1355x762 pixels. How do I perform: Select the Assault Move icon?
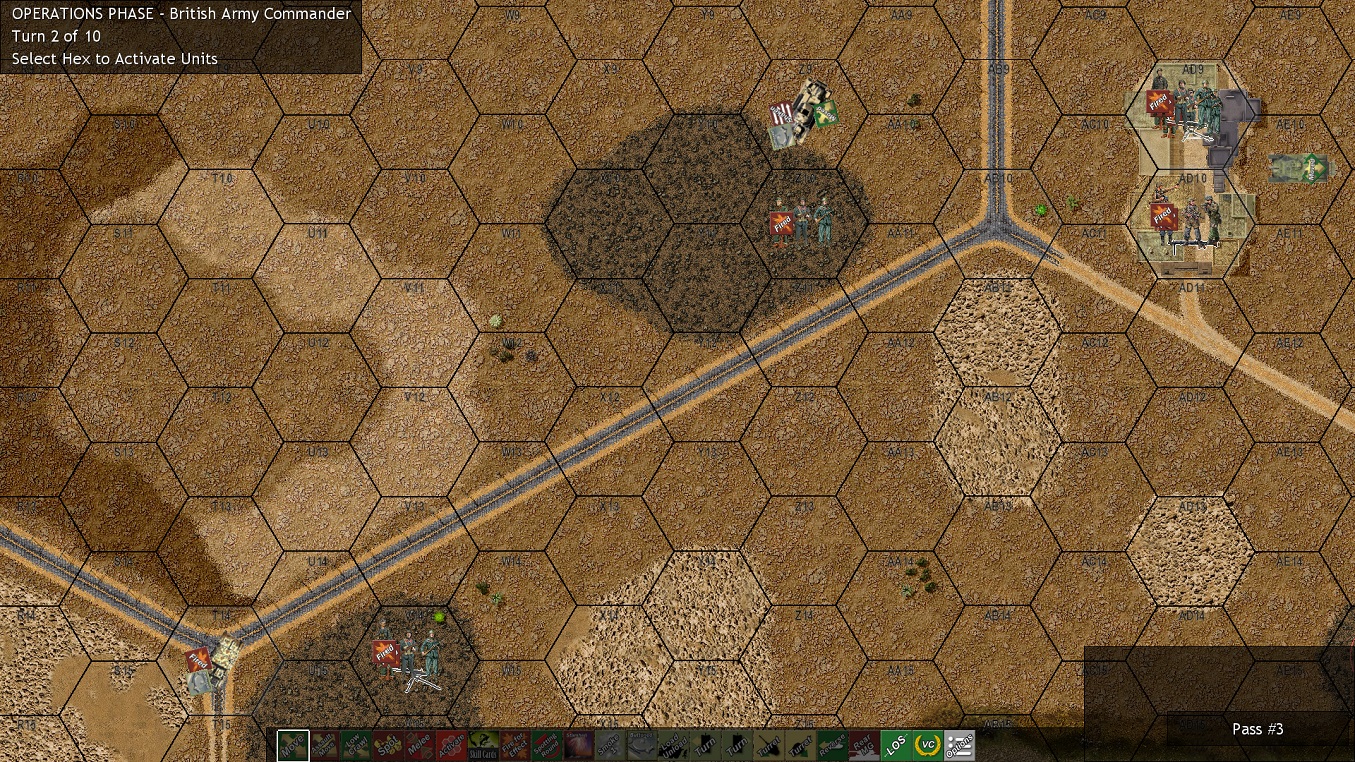coord(324,744)
